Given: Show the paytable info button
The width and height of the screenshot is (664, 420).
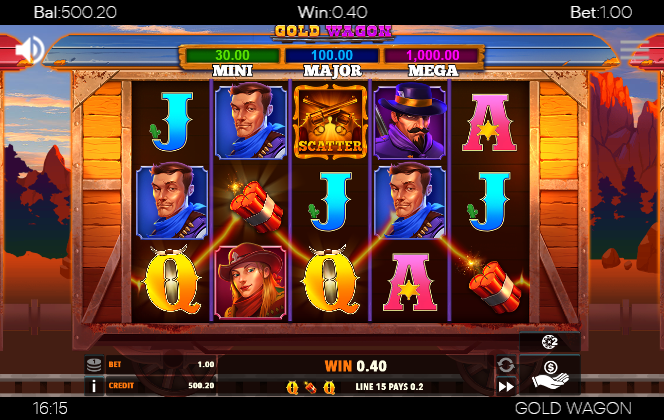Looking at the screenshot, I should click(x=94, y=385).
